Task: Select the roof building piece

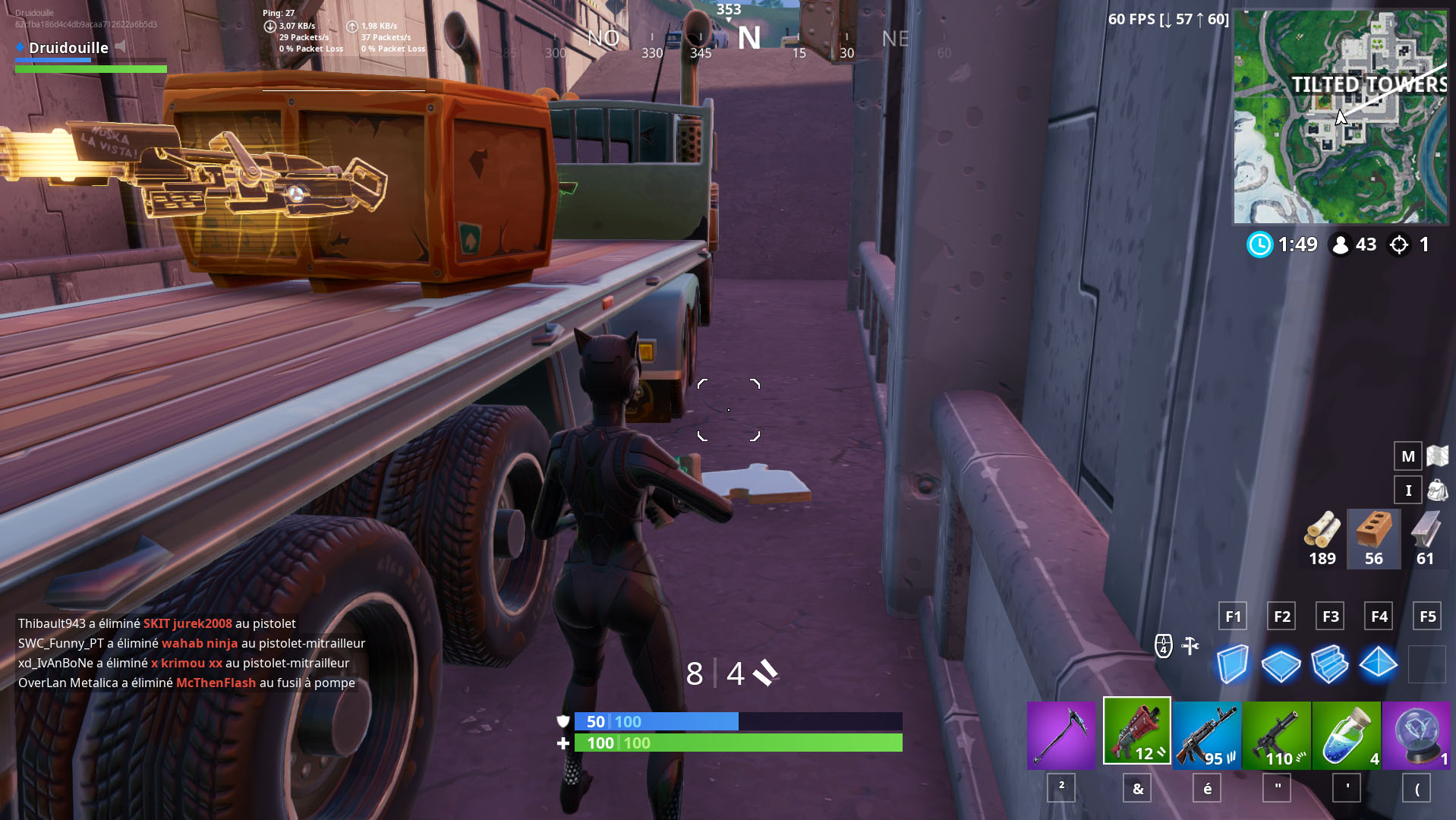Action: point(1379,664)
